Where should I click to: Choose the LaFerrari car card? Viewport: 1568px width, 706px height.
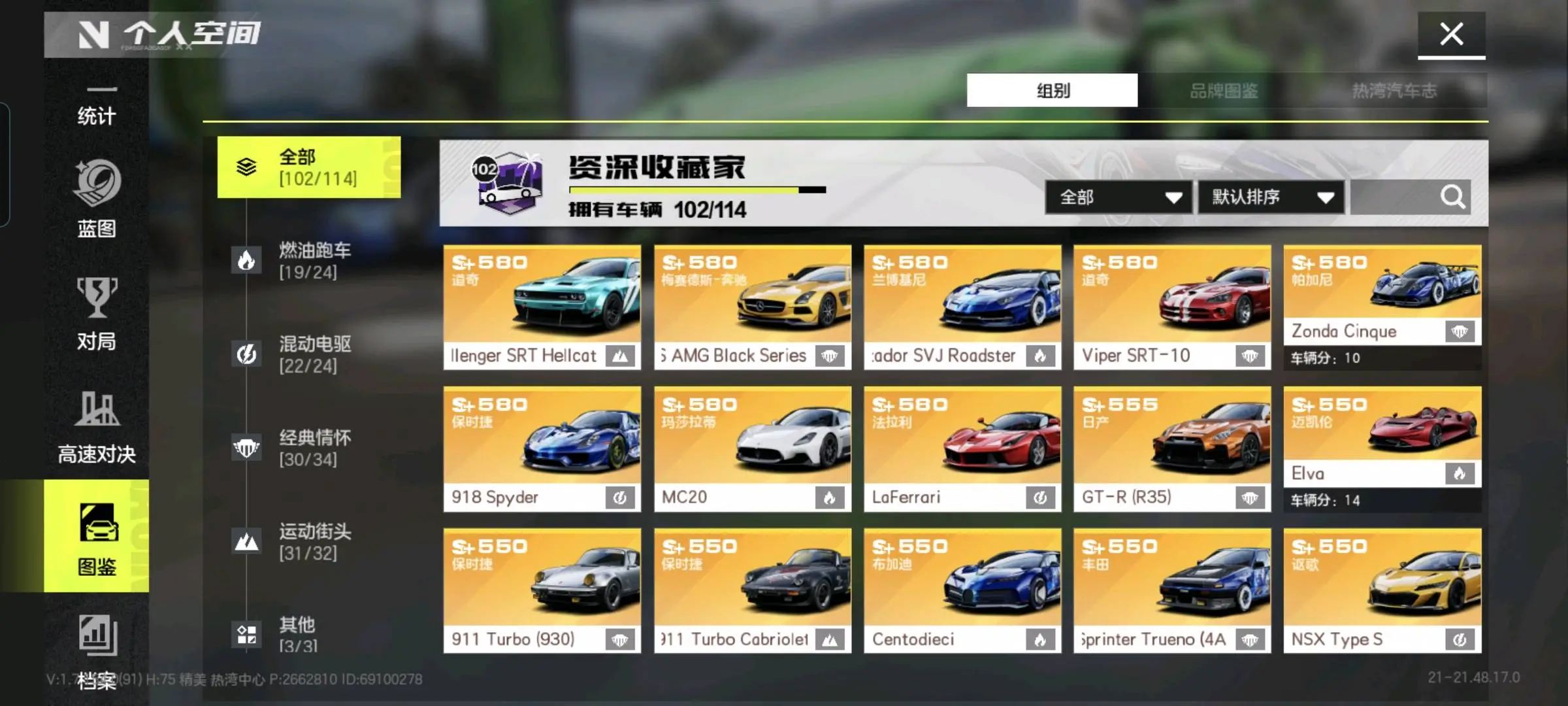[x=962, y=449]
